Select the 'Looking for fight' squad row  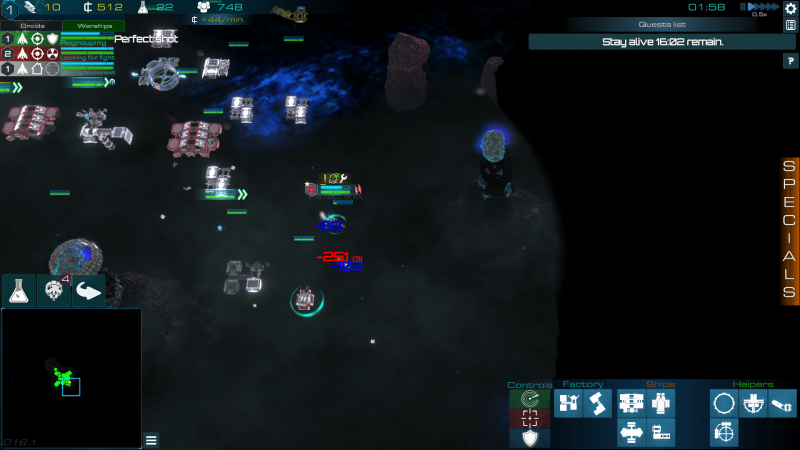point(60,54)
